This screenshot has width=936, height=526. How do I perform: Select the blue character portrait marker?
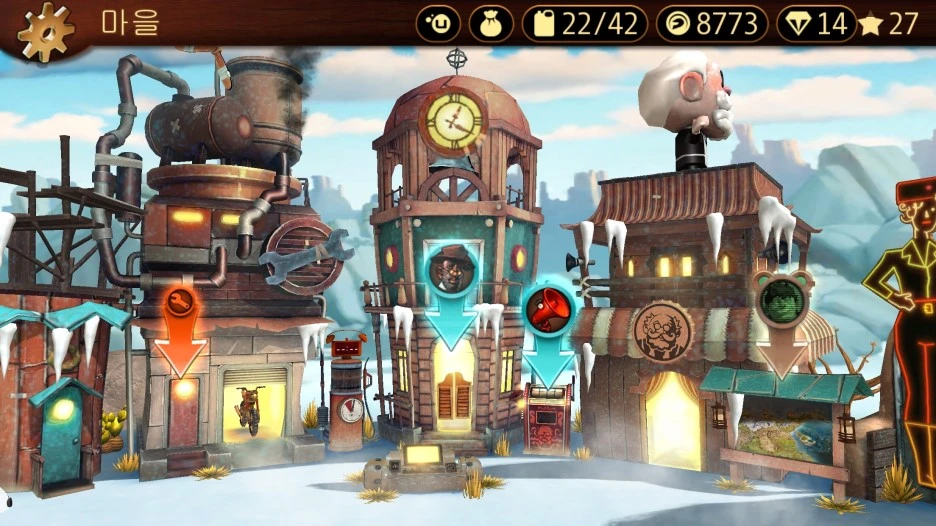tap(451, 270)
